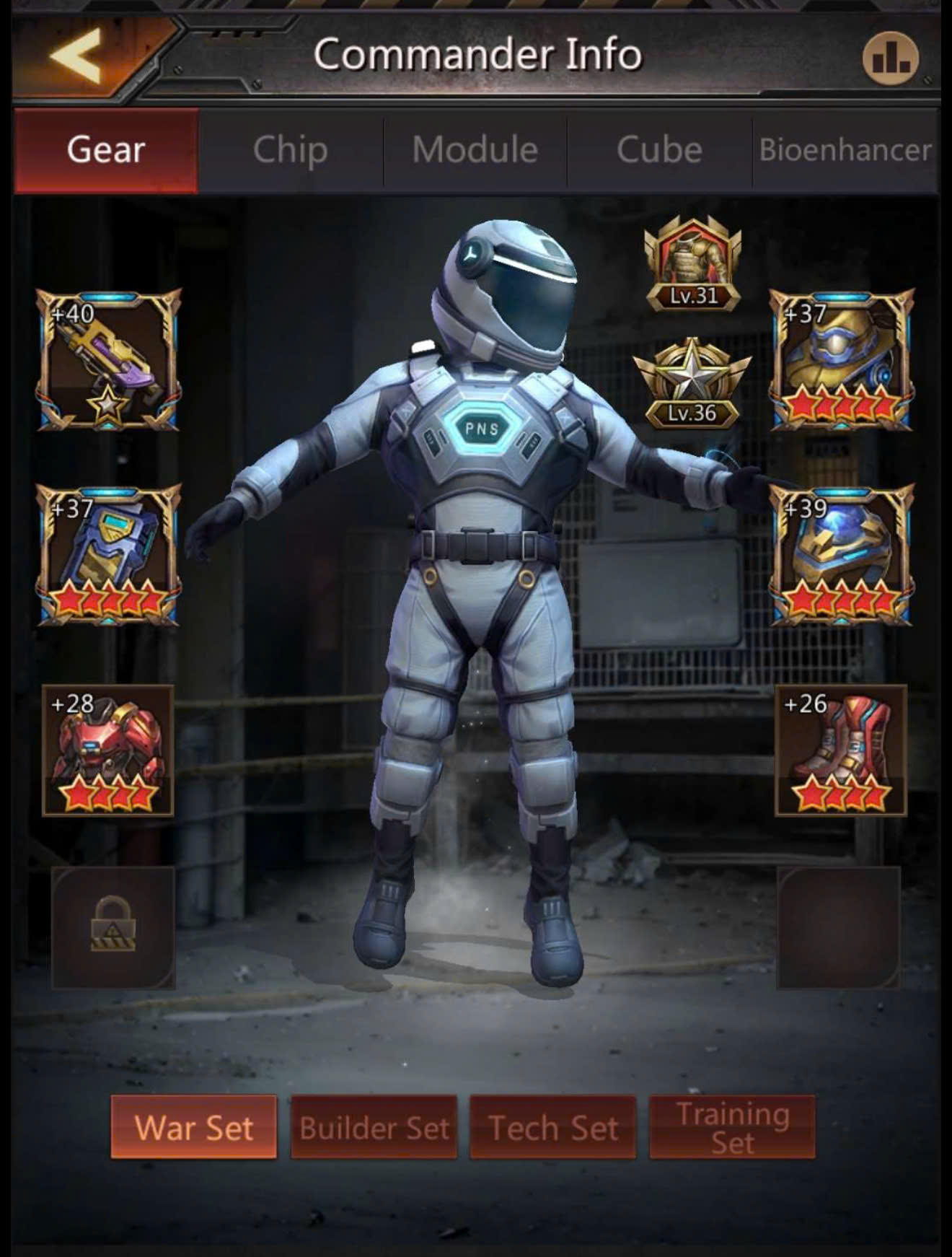The height and width of the screenshot is (1257, 952).
Task: Inspect the +26 red boots slot
Action: tap(840, 750)
